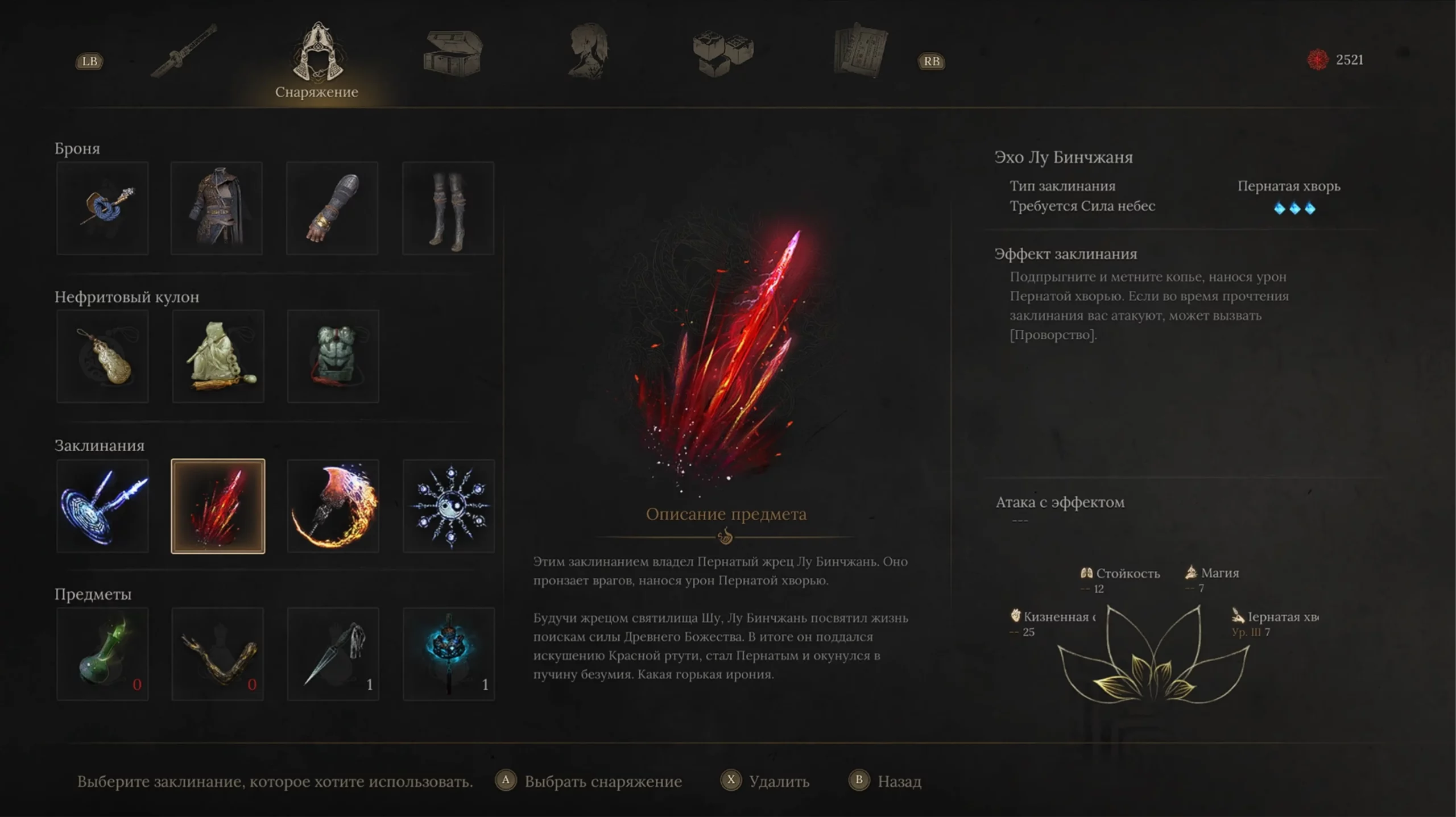This screenshot has width=1456, height=817.
Task: Select the seated figure jade pendant
Action: [218, 356]
